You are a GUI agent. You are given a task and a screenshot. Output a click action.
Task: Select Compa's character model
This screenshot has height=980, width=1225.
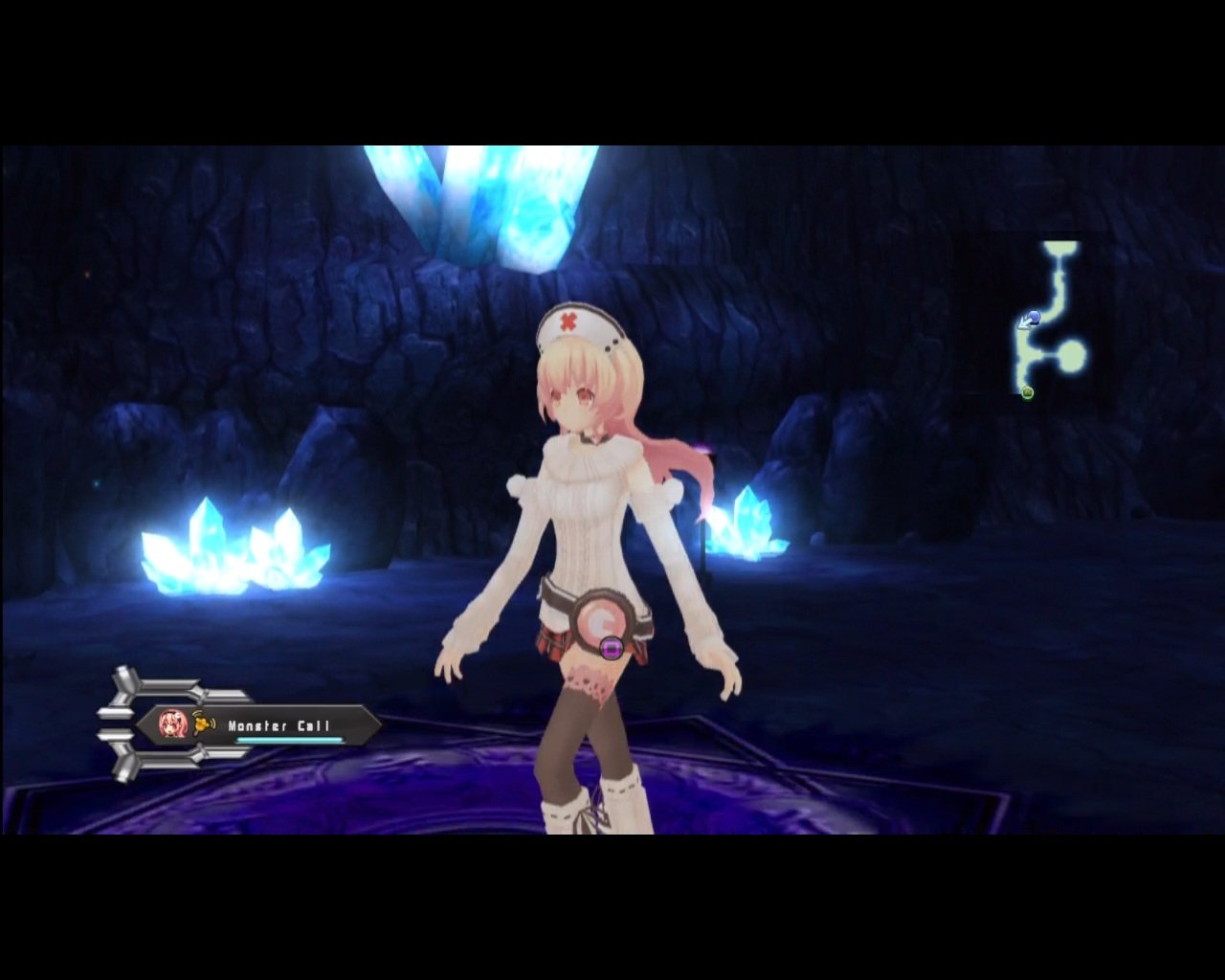point(589,536)
